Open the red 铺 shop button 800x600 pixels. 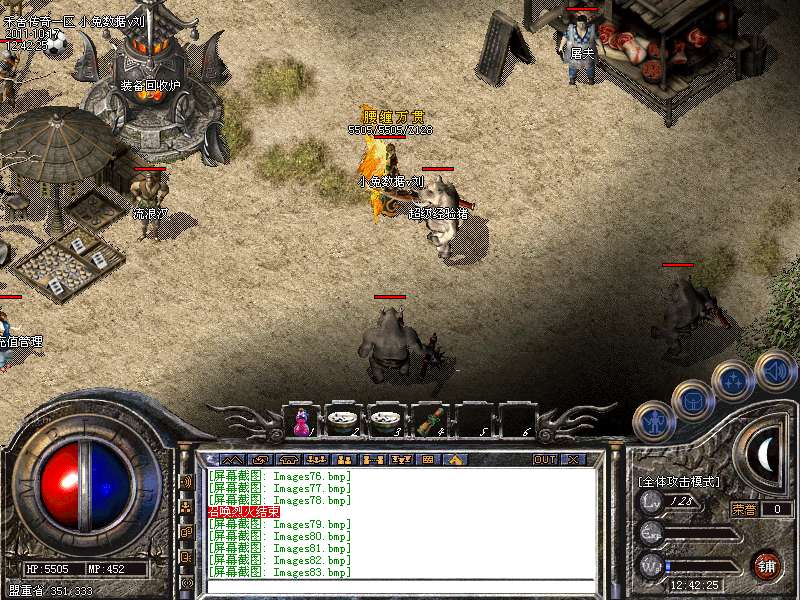(x=767, y=565)
